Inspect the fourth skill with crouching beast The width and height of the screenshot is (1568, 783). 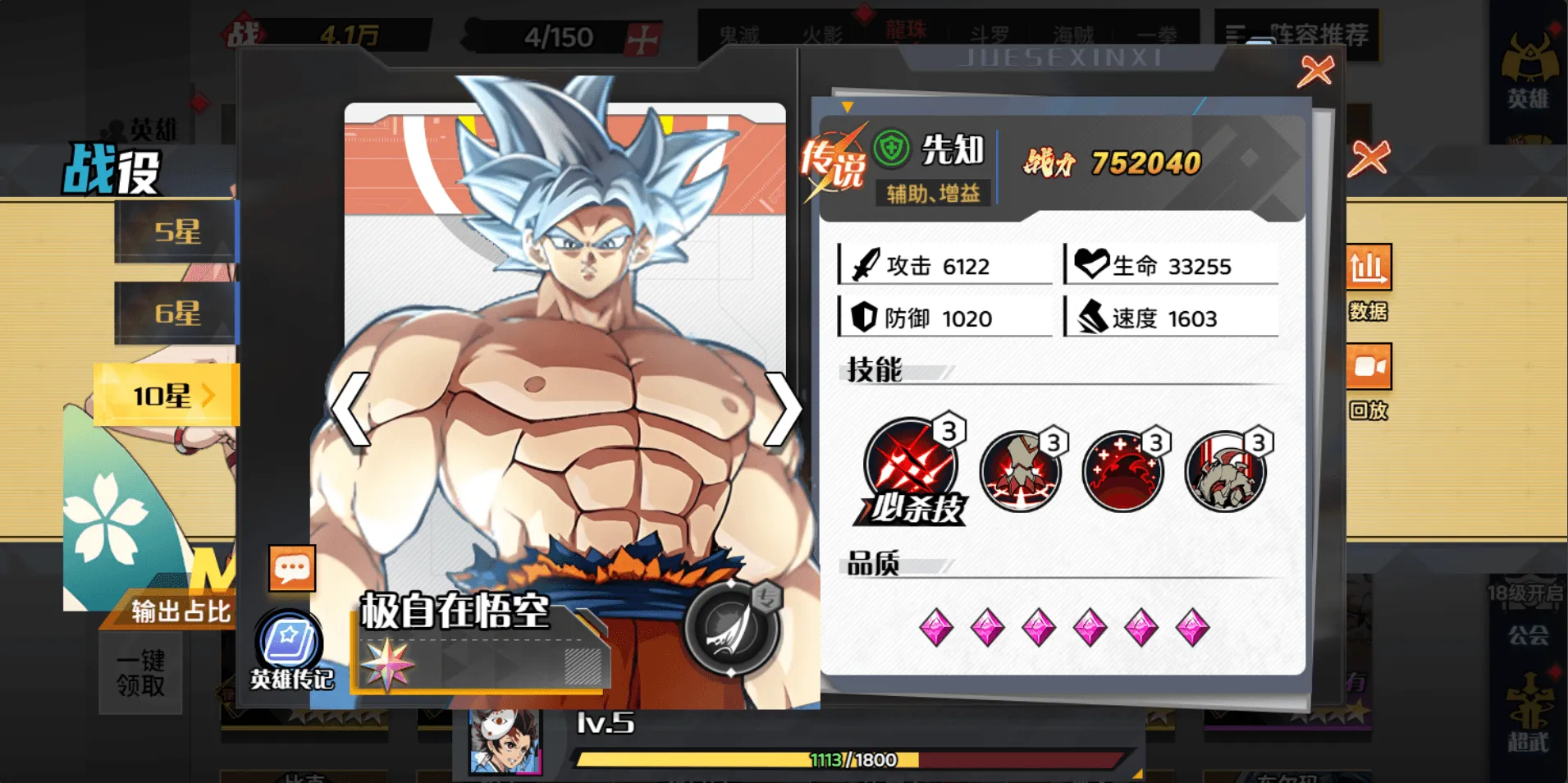[x=1225, y=472]
